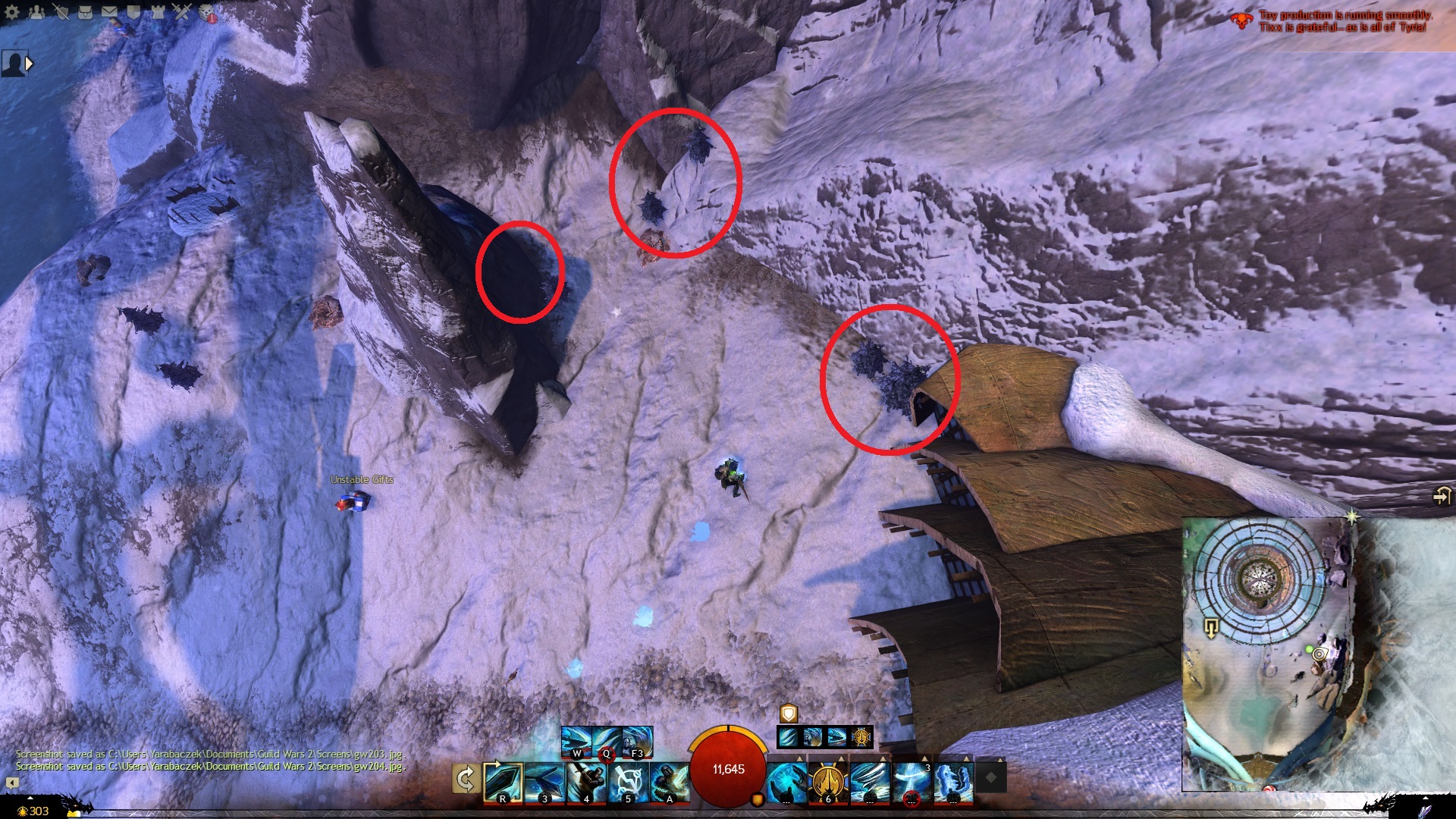Activate the weapon skill labeled 4
The width and height of the screenshot is (1456, 819).
[586, 782]
